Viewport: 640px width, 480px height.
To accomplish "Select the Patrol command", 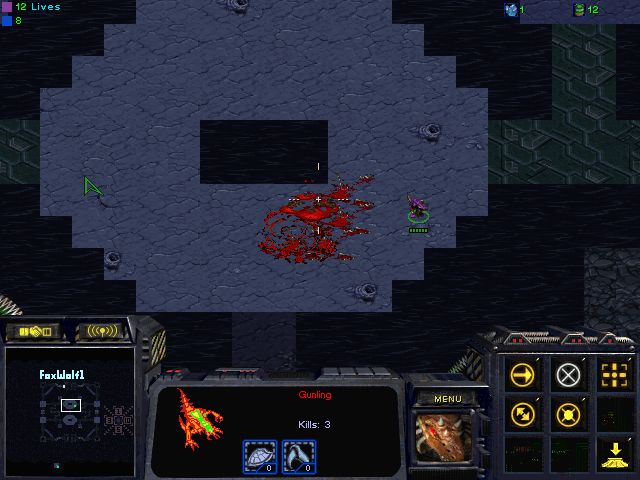I will coord(522,413).
